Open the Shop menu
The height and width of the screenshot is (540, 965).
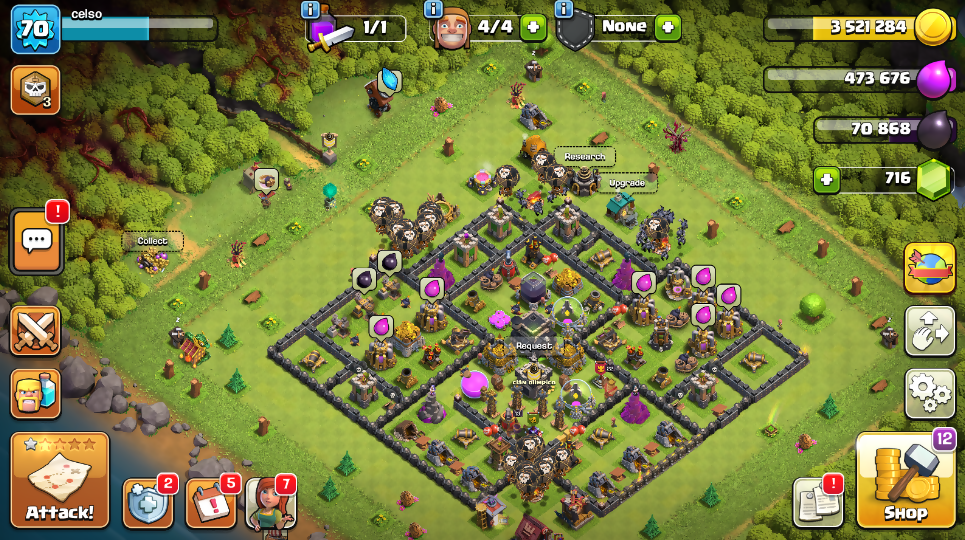pos(905,482)
